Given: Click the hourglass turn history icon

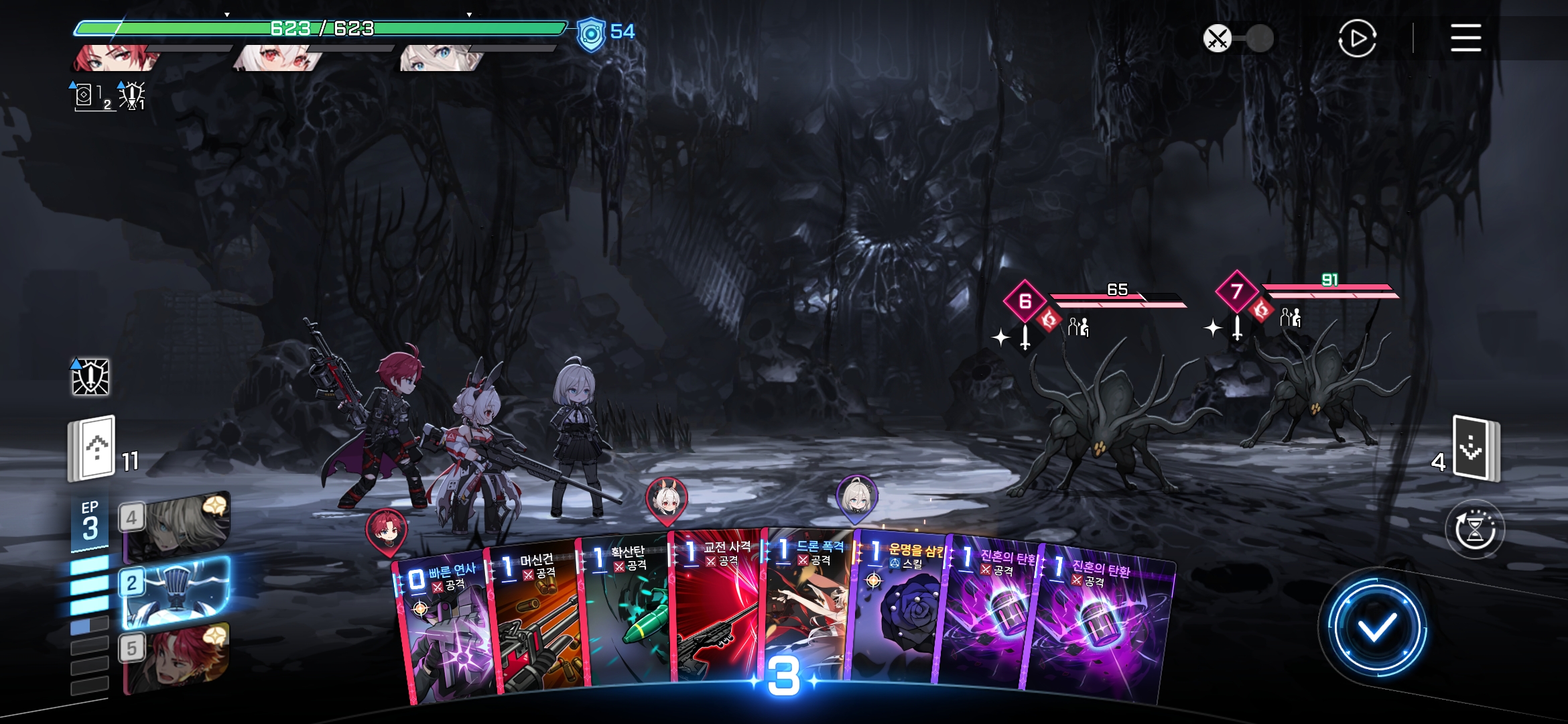Looking at the screenshot, I should click(x=1475, y=530).
